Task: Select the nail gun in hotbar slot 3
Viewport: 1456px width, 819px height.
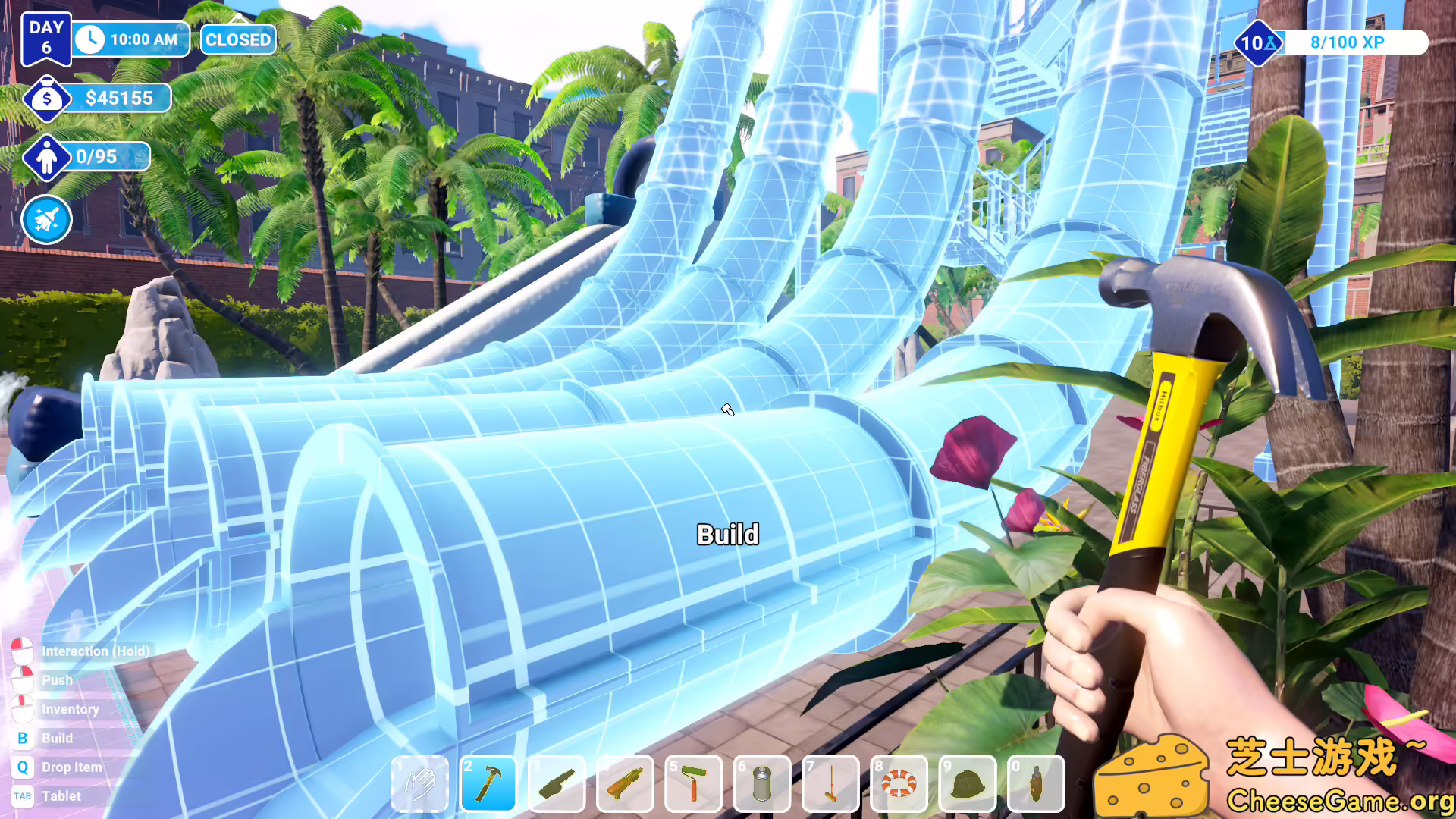Action: [x=557, y=783]
